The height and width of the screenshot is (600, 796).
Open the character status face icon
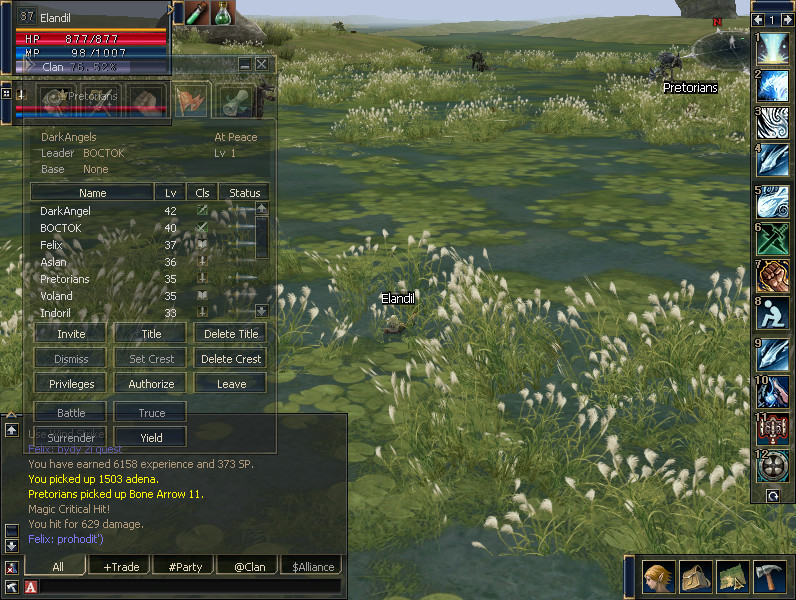point(657,578)
